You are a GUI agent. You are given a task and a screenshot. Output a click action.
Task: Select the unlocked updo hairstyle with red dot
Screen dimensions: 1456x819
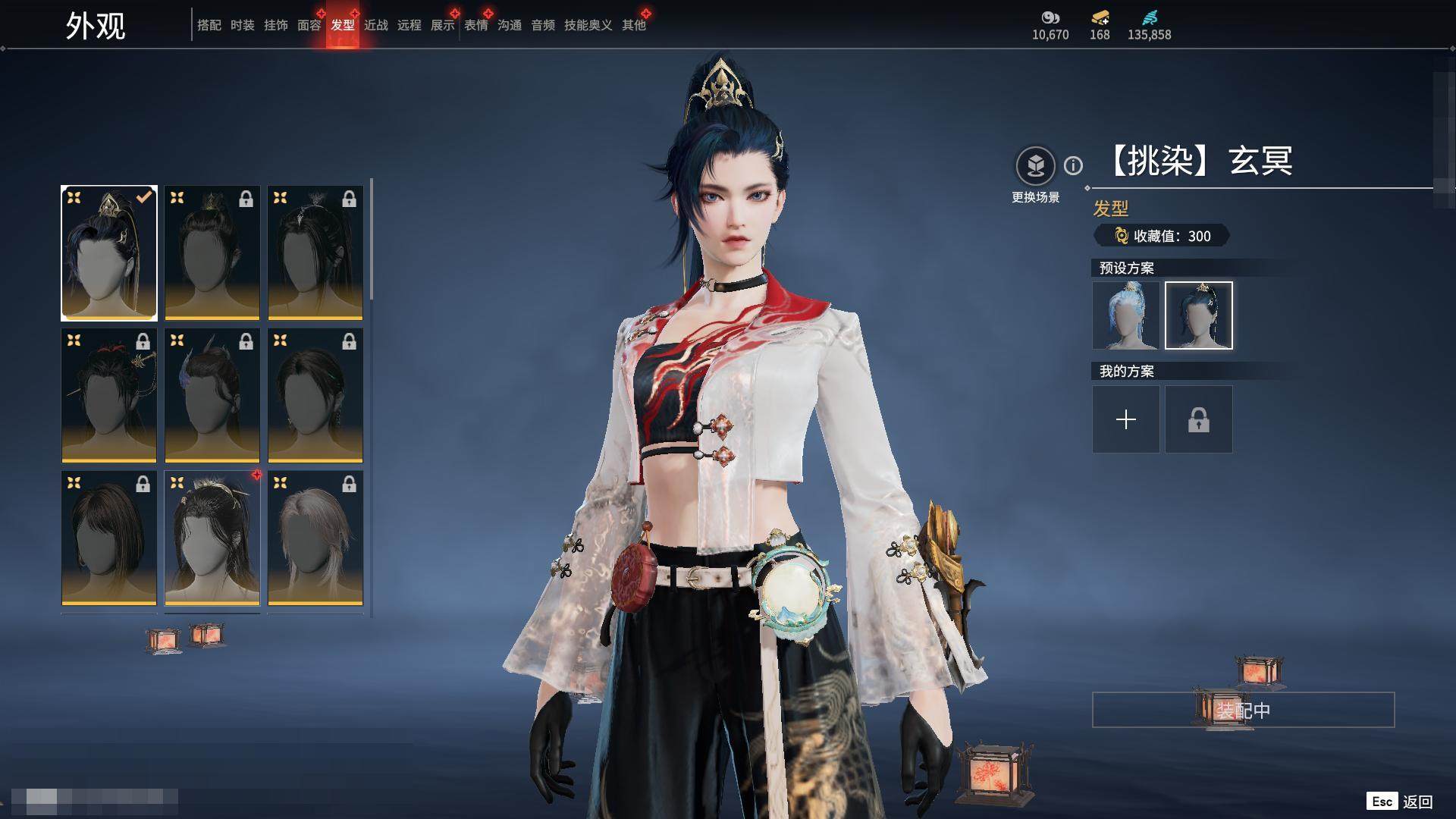212,538
